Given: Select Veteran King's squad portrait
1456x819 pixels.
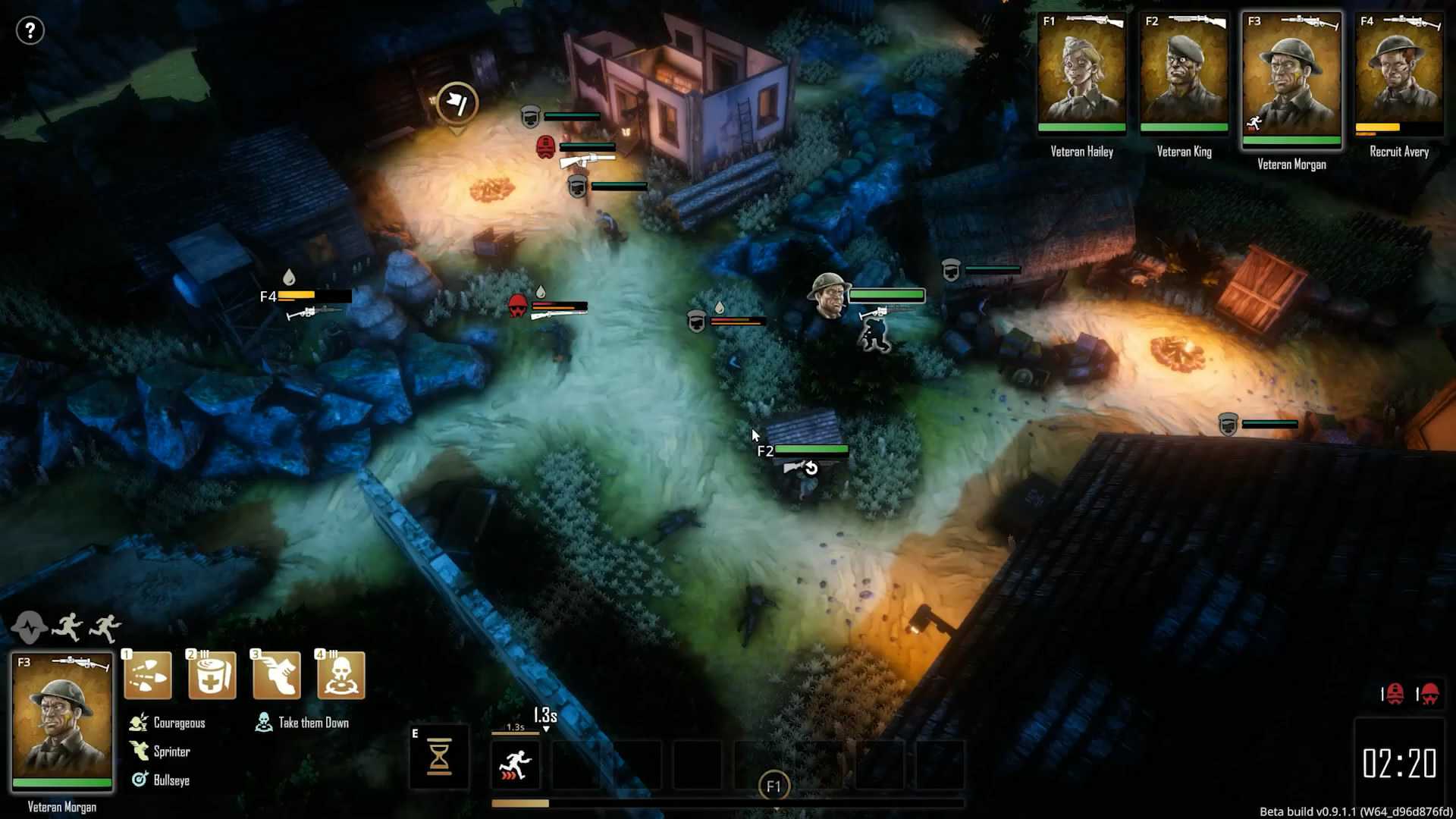Looking at the screenshot, I should (1184, 74).
